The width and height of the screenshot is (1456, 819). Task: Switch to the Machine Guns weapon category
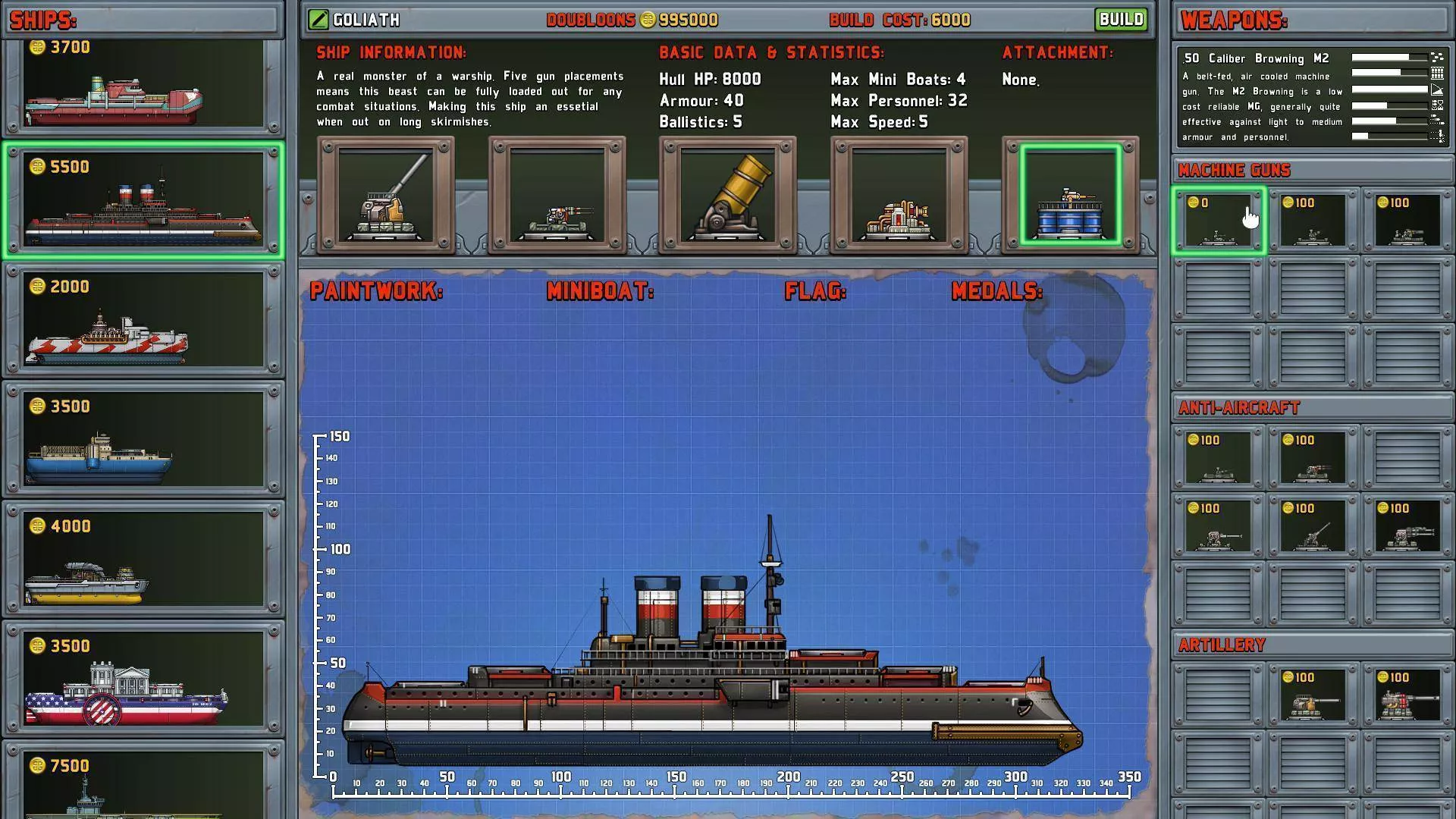point(1233,170)
